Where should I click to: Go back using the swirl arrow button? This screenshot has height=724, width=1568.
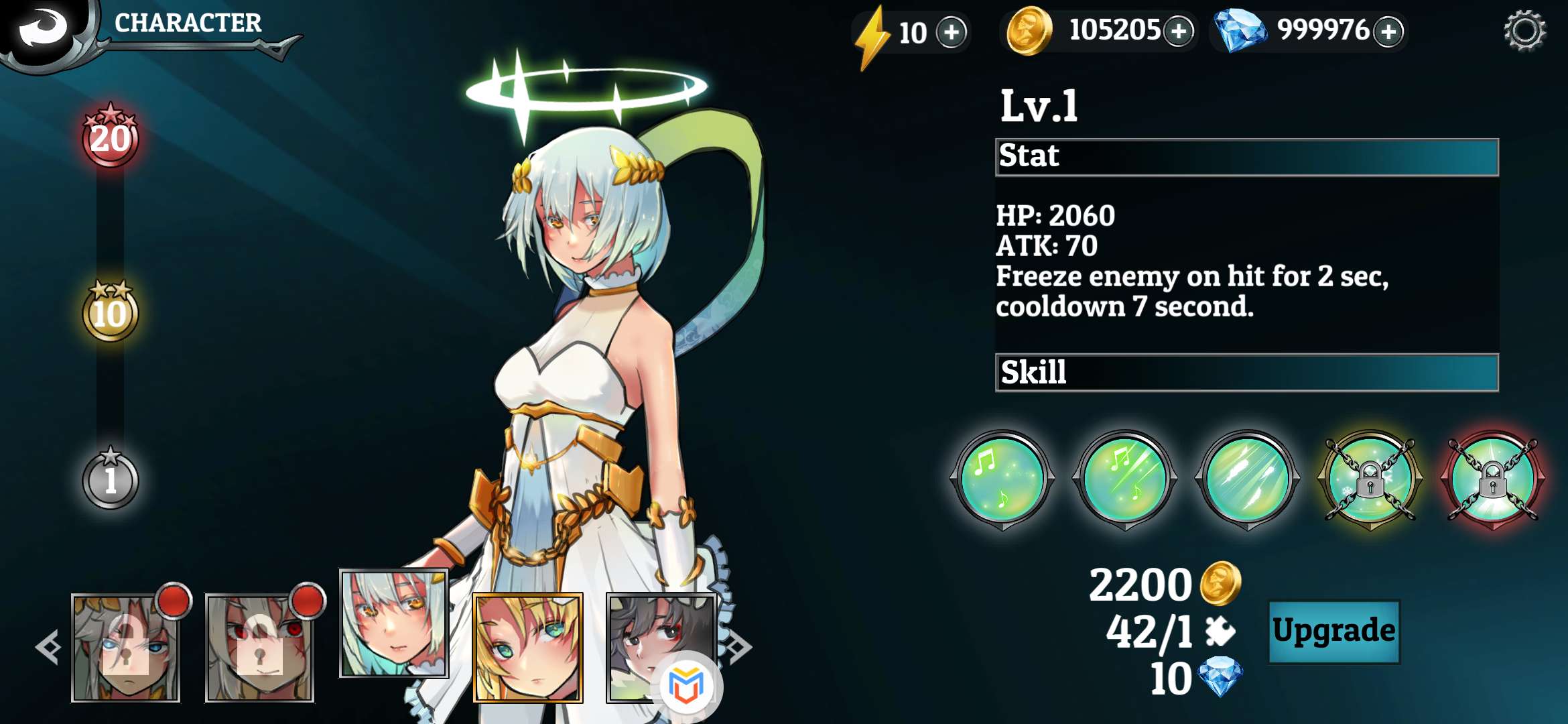click(x=42, y=27)
